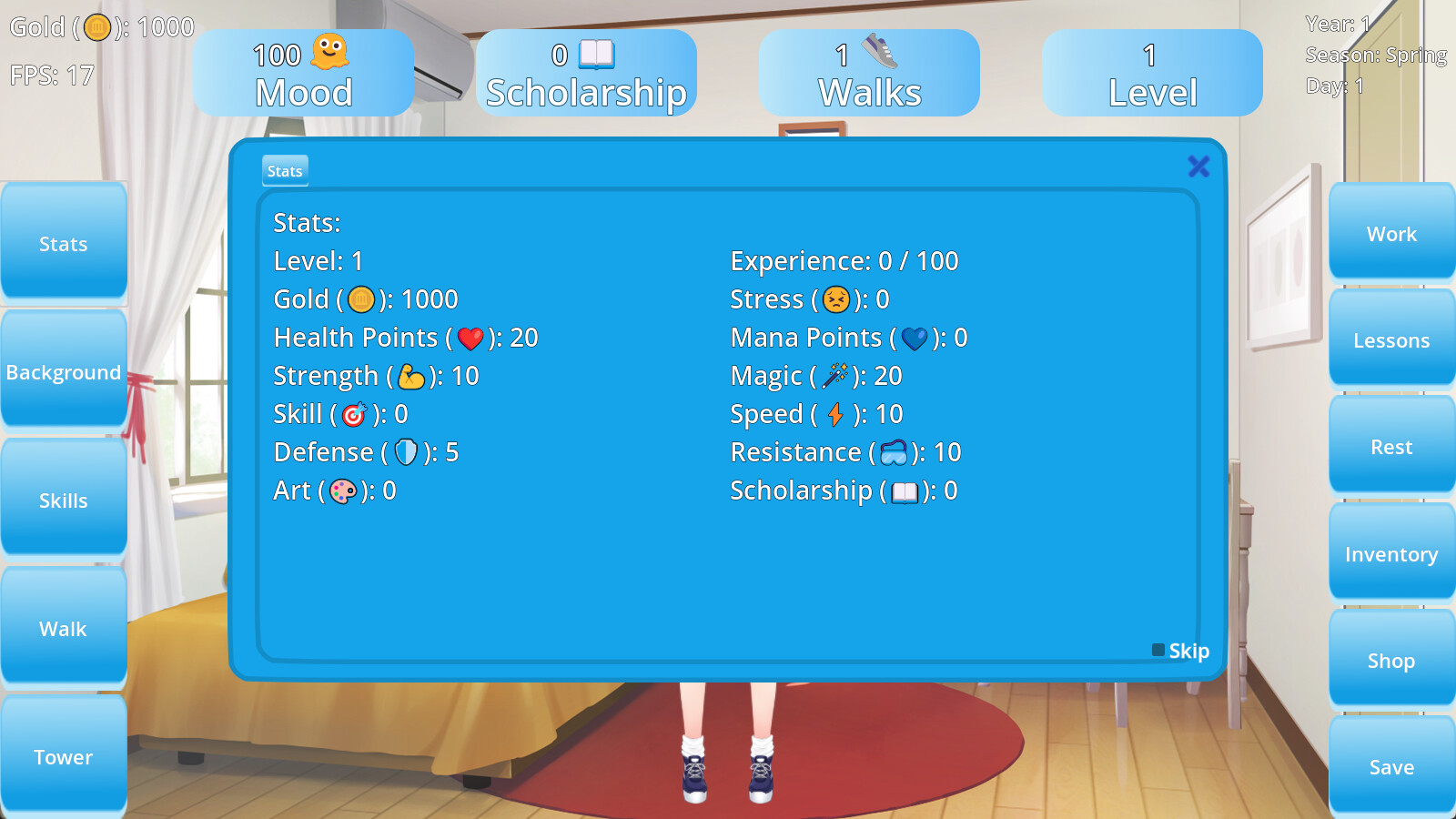Click the gold coin icon in the stats panel
This screenshot has width=1456, height=819.
click(360, 298)
